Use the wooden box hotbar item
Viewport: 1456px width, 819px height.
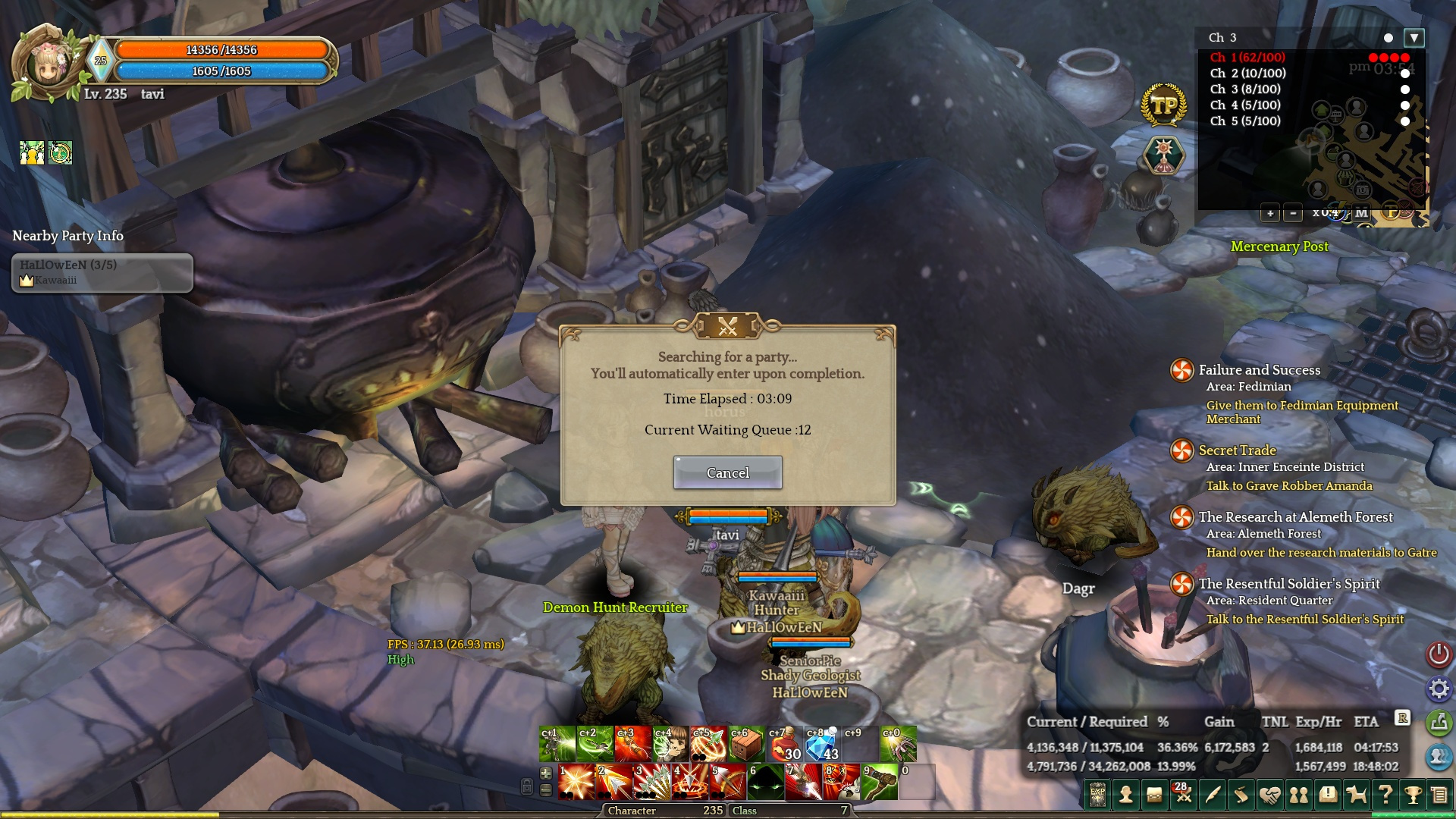click(x=746, y=744)
